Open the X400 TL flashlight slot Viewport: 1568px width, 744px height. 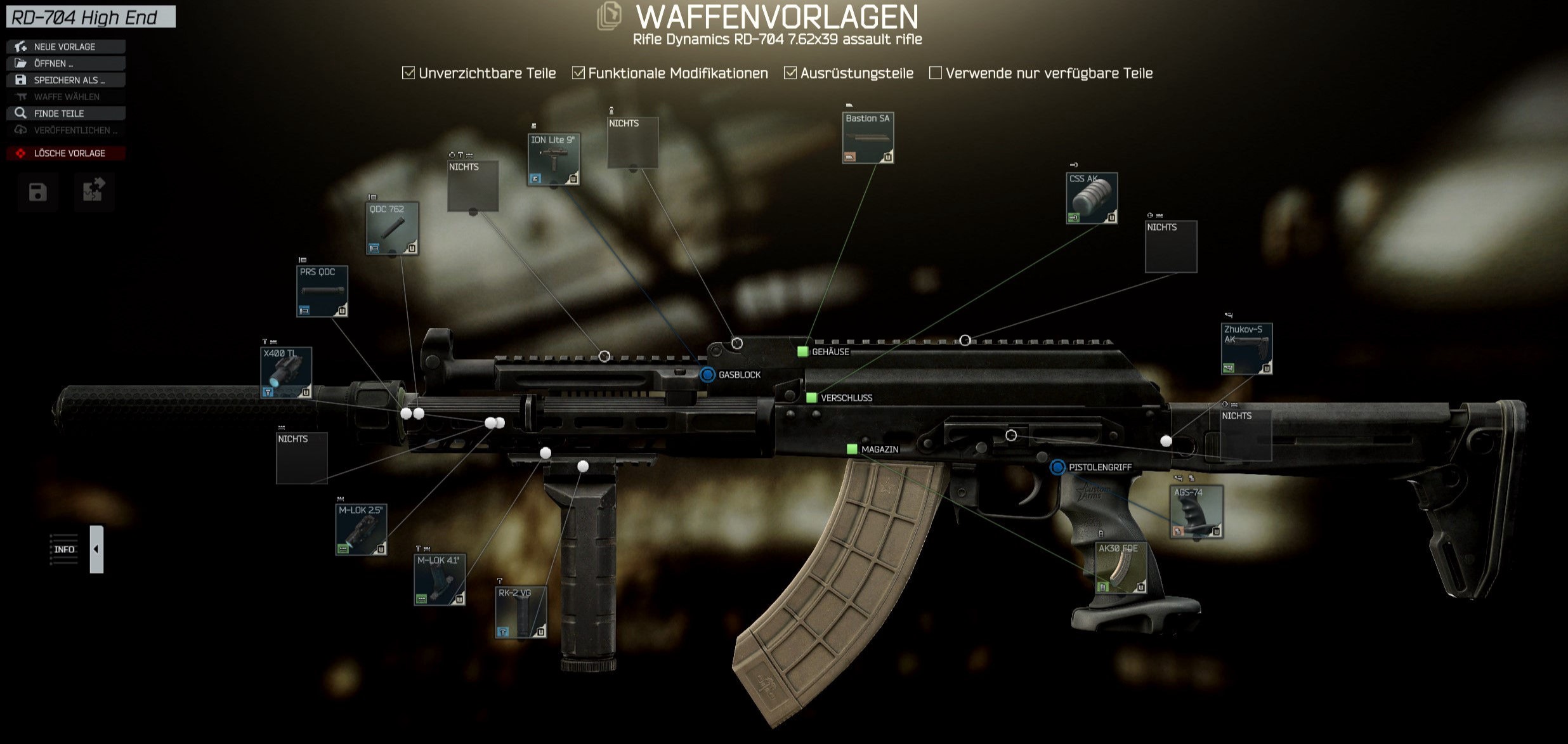(x=286, y=373)
